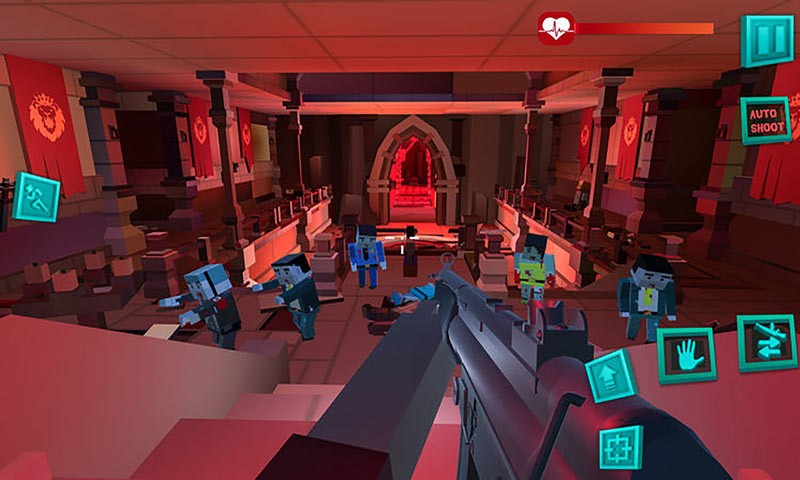This screenshot has height=480, width=800.
Task: Switch weapons with the gun swap icon
Action: [x=766, y=343]
